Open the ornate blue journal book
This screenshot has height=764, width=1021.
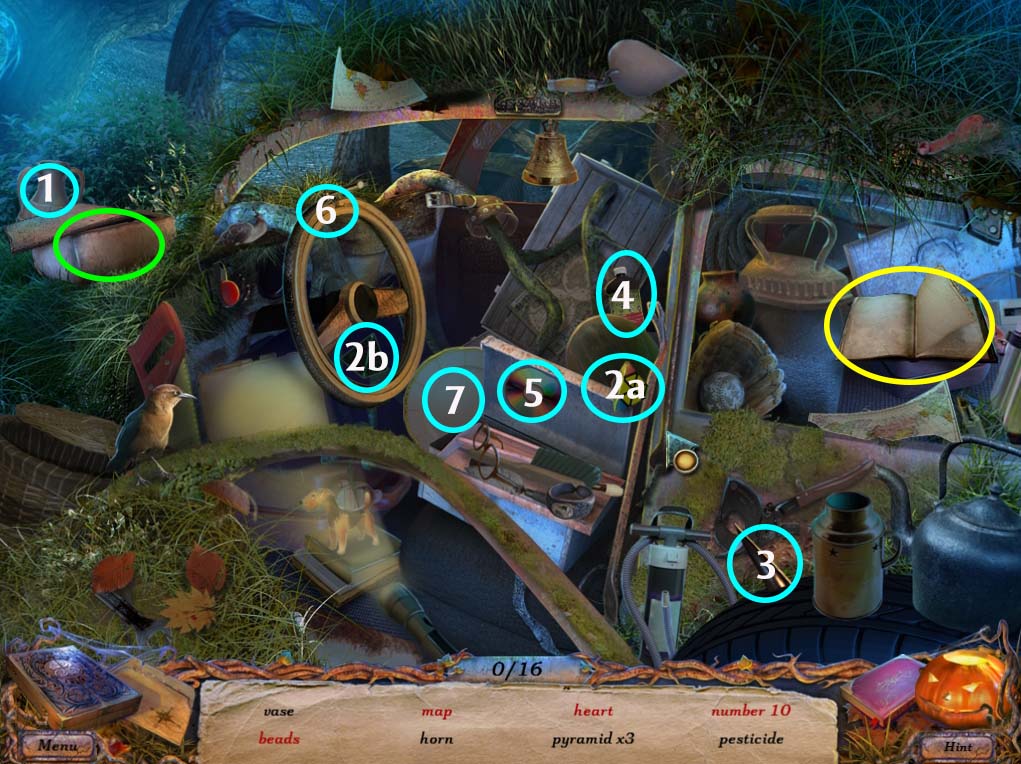(x=70, y=684)
